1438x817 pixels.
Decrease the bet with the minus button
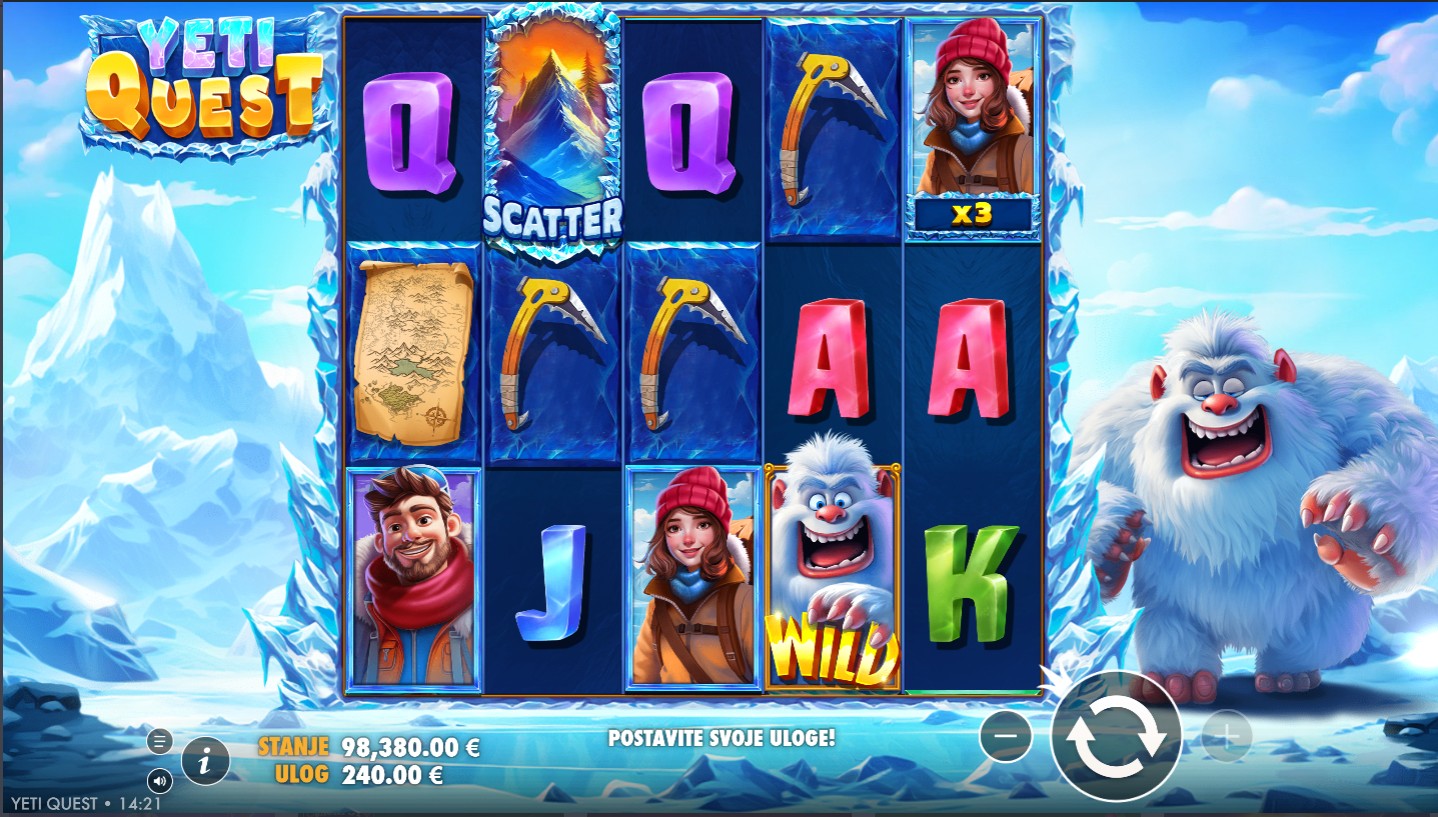pyautogui.click(x=1006, y=736)
